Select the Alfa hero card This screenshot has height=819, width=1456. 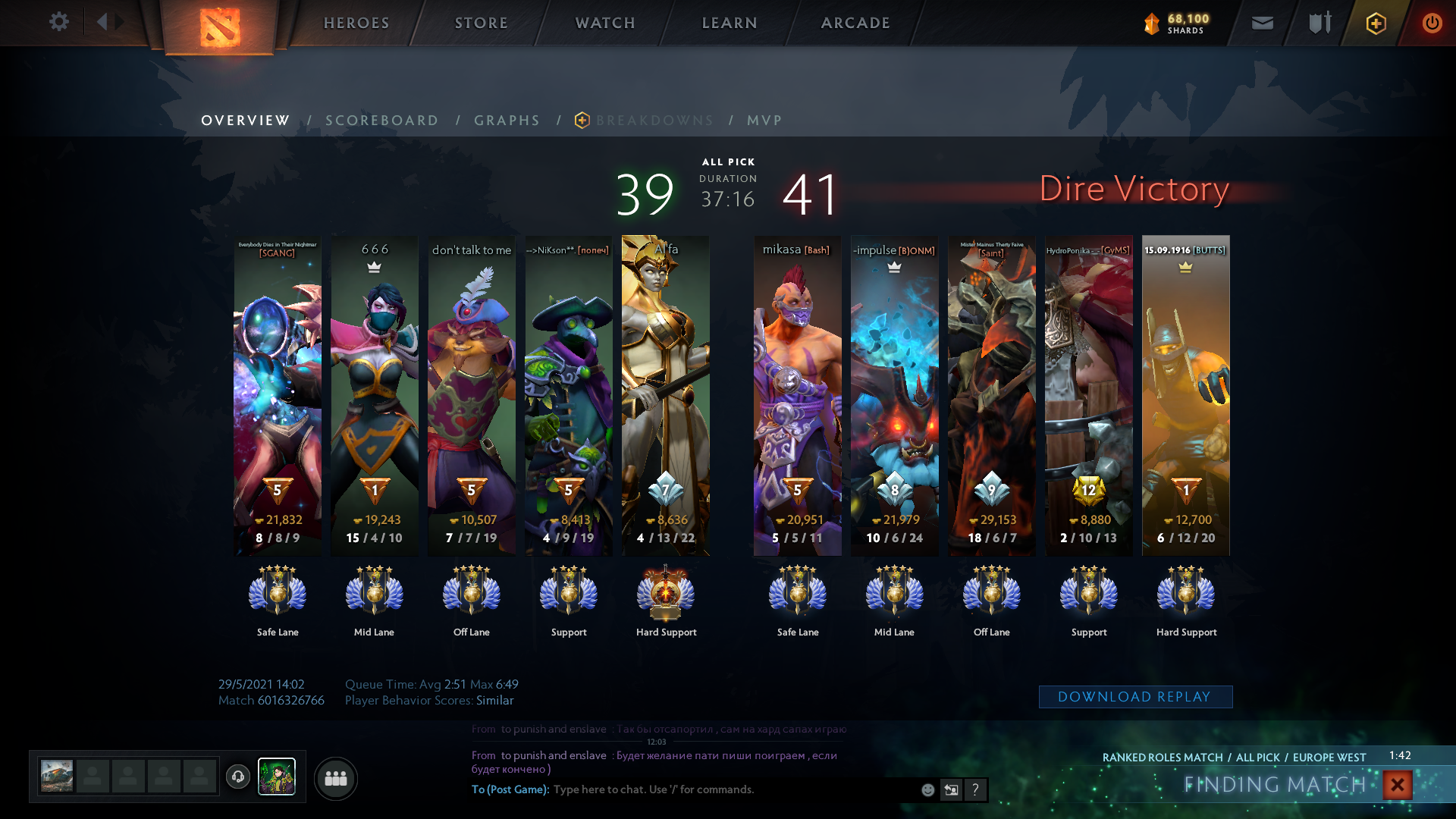666,394
